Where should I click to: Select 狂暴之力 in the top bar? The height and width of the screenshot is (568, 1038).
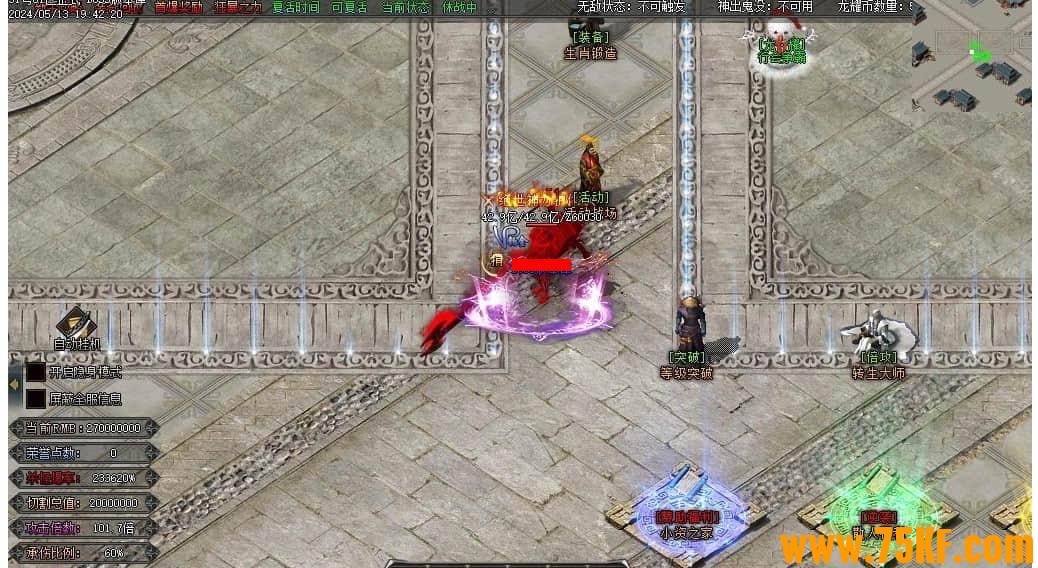pos(238,7)
